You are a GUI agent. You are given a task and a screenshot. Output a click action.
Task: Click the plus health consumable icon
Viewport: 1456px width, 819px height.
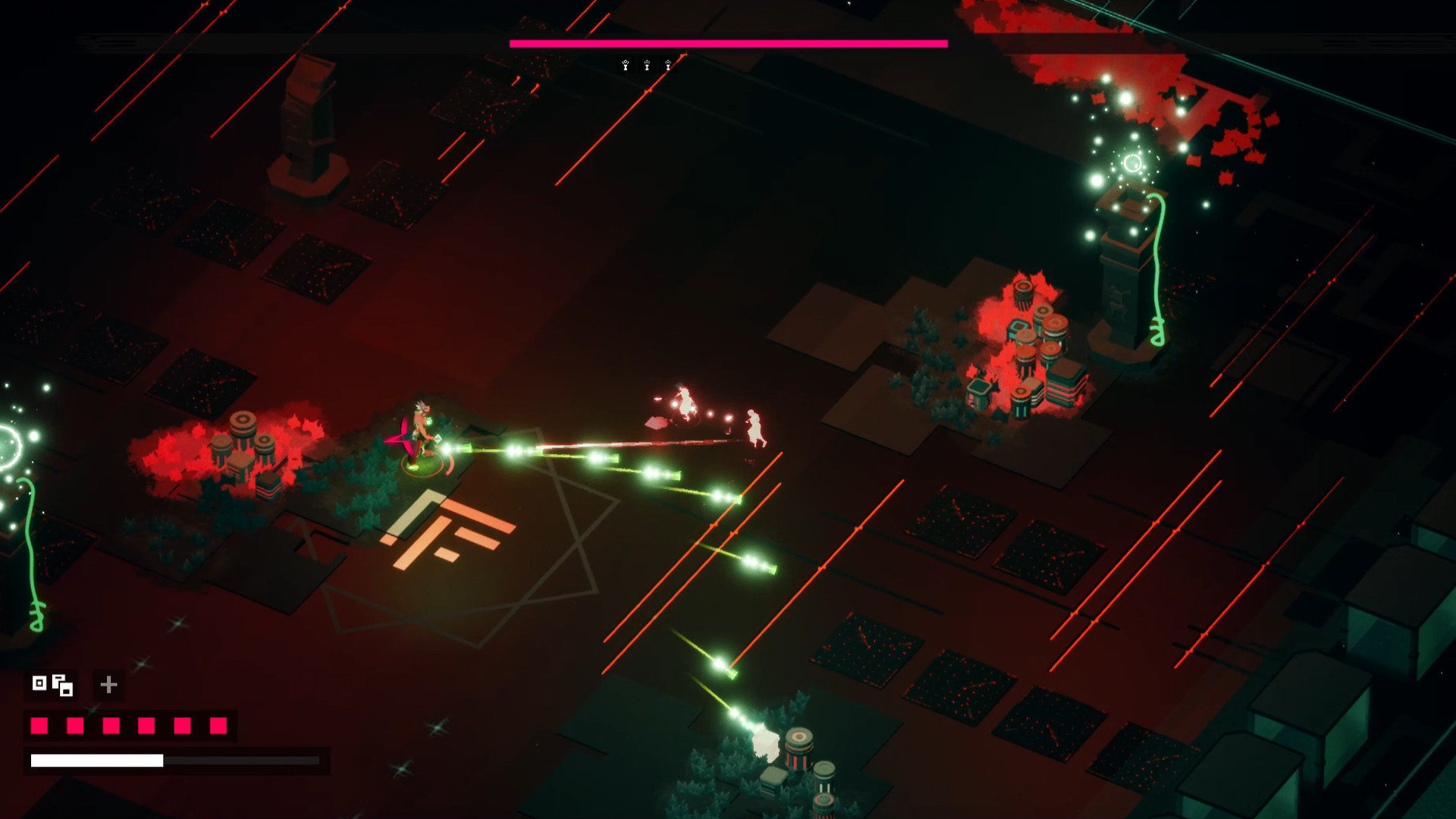point(108,685)
